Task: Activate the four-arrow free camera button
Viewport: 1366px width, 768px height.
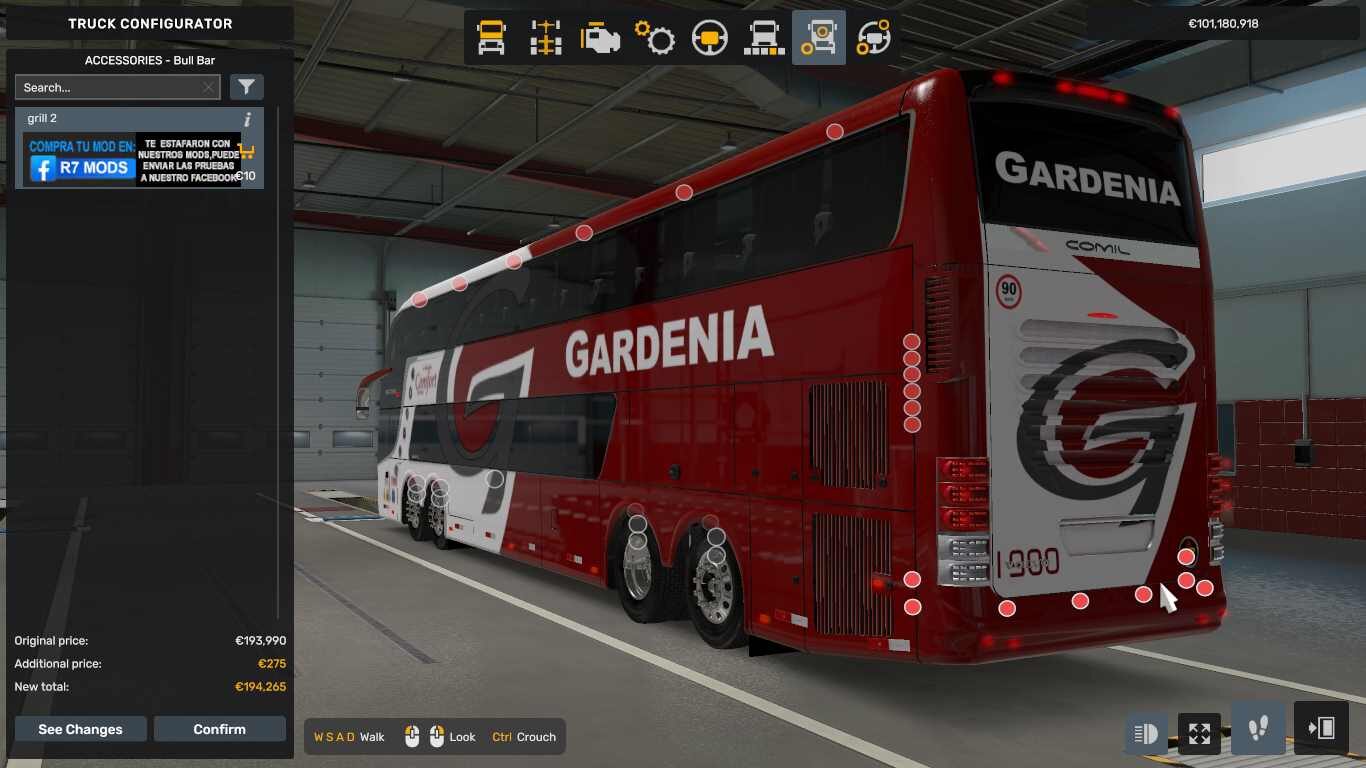Action: point(1199,734)
